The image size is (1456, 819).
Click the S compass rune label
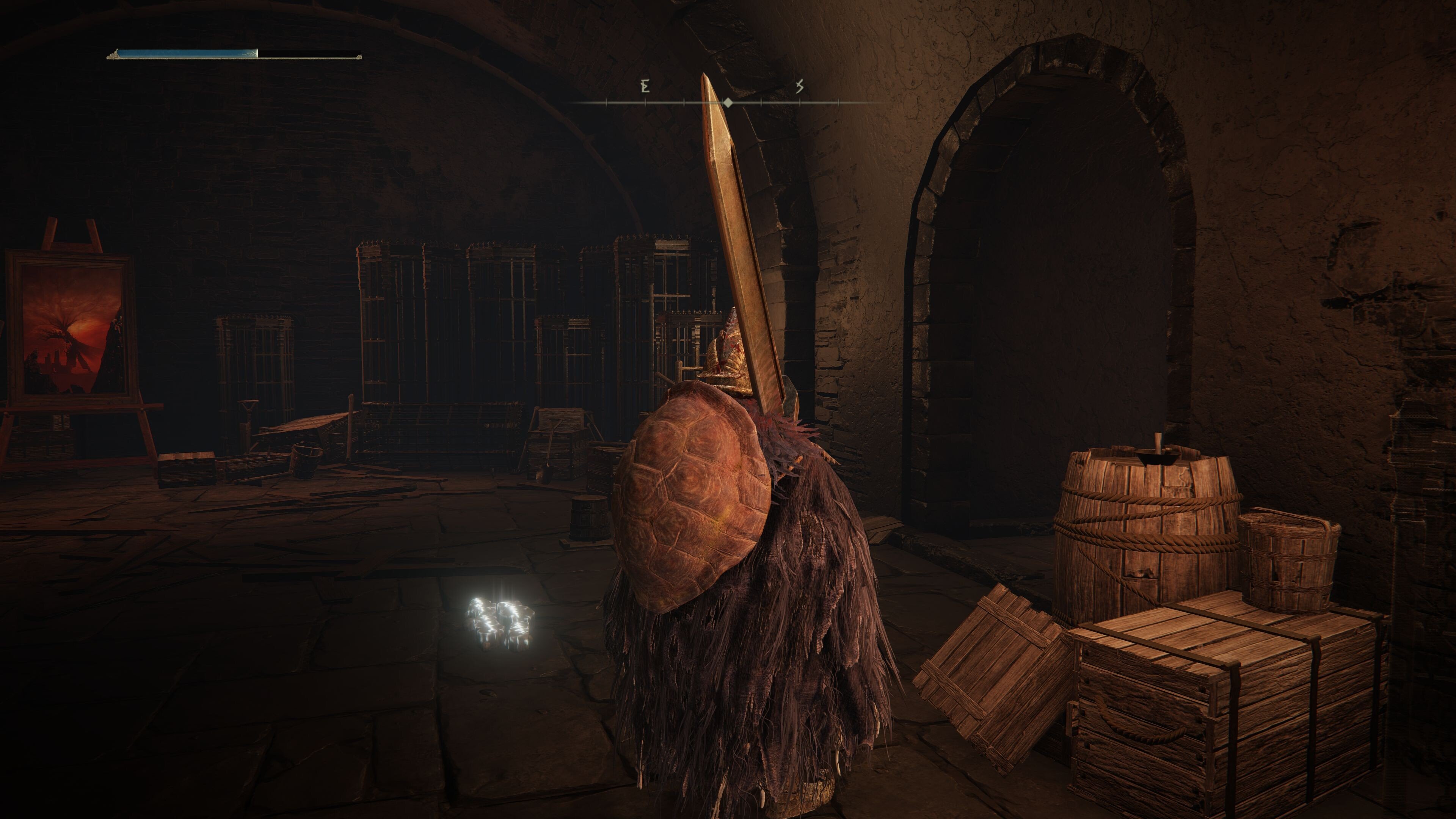click(799, 86)
